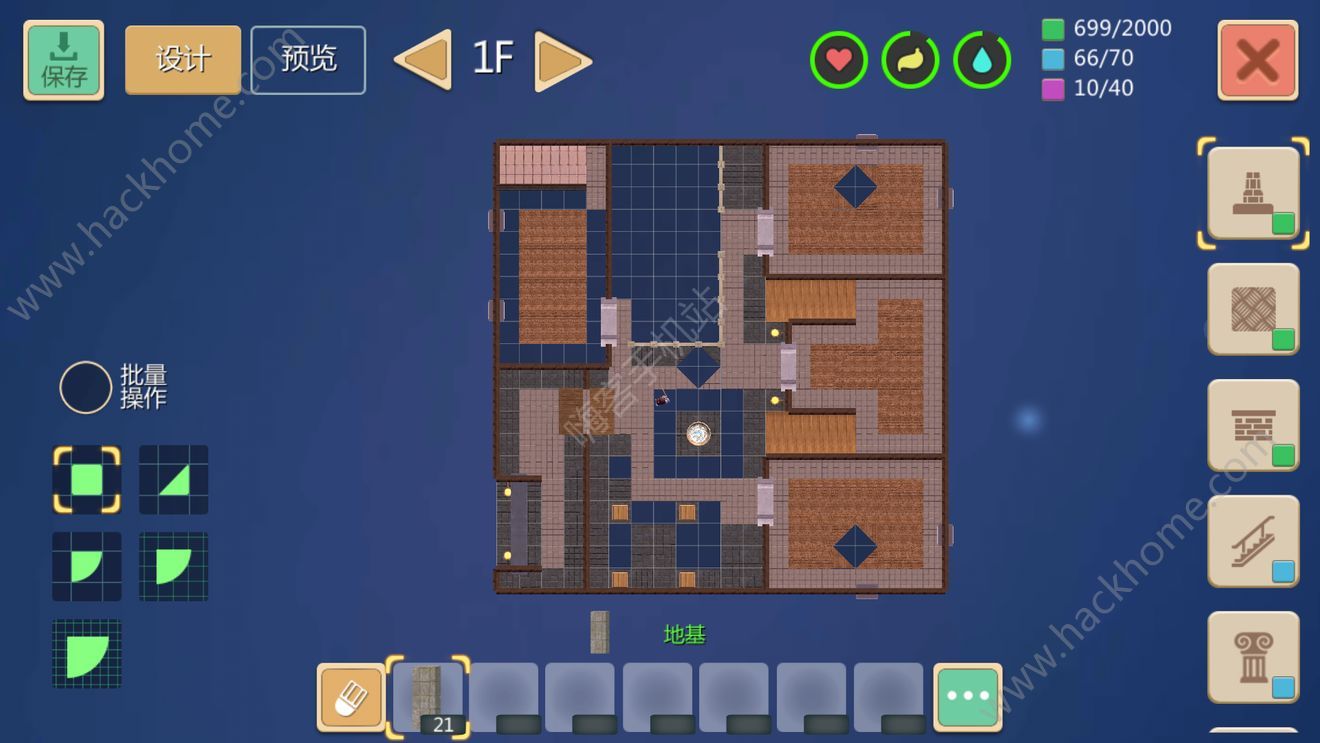Select the eraser tool near the hotbar

point(350,696)
